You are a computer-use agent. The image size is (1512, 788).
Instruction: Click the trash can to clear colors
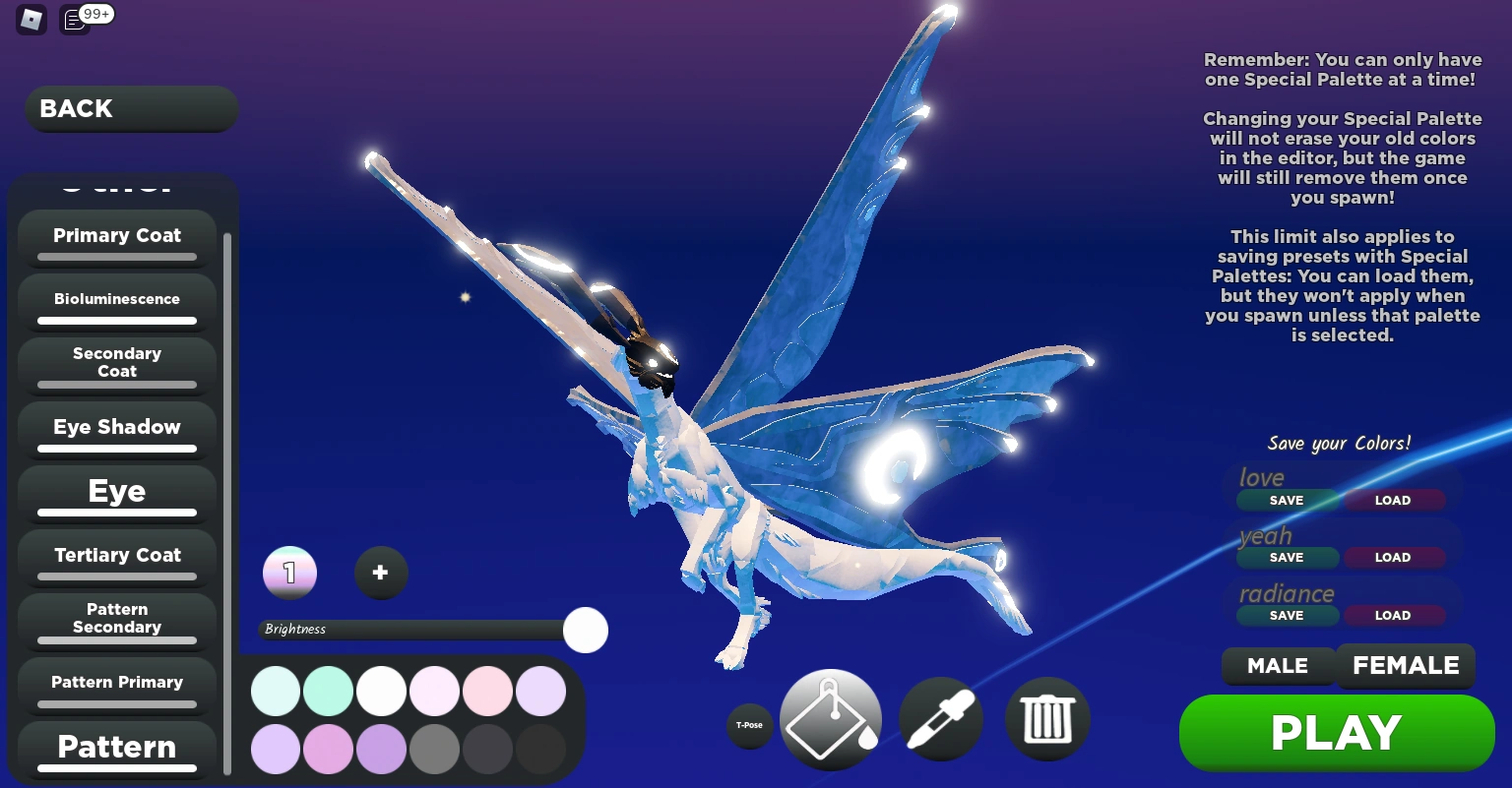pyautogui.click(x=1047, y=719)
